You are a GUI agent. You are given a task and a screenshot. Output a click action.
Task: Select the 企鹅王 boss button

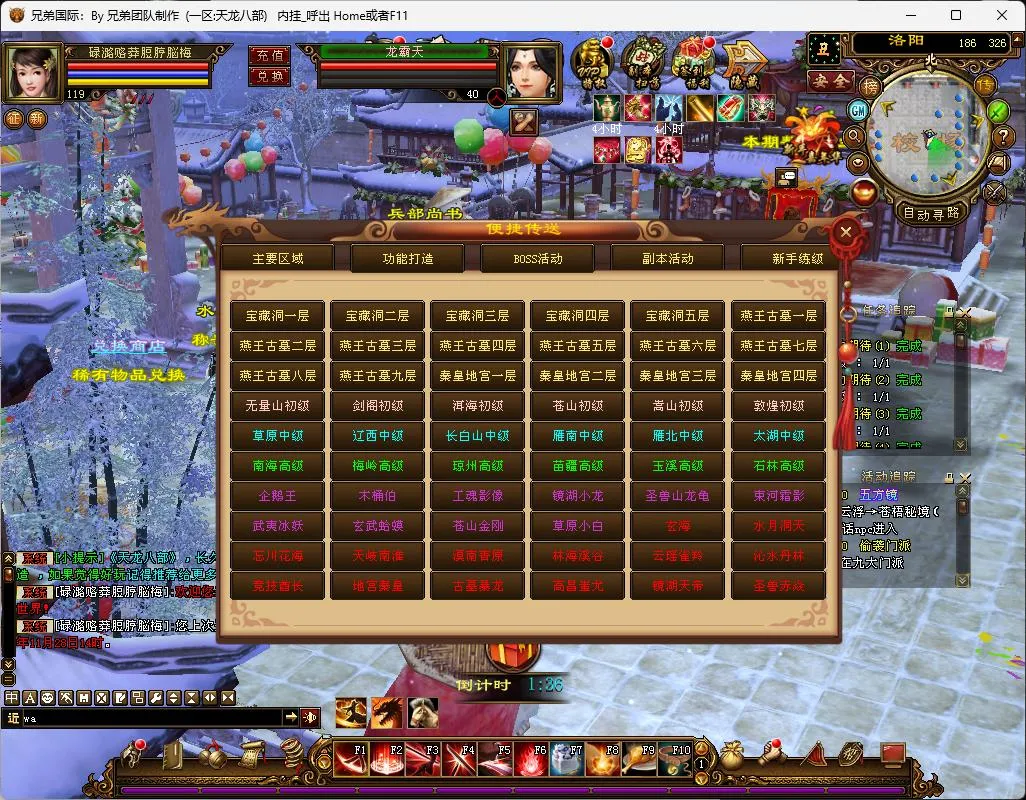pyautogui.click(x=278, y=495)
